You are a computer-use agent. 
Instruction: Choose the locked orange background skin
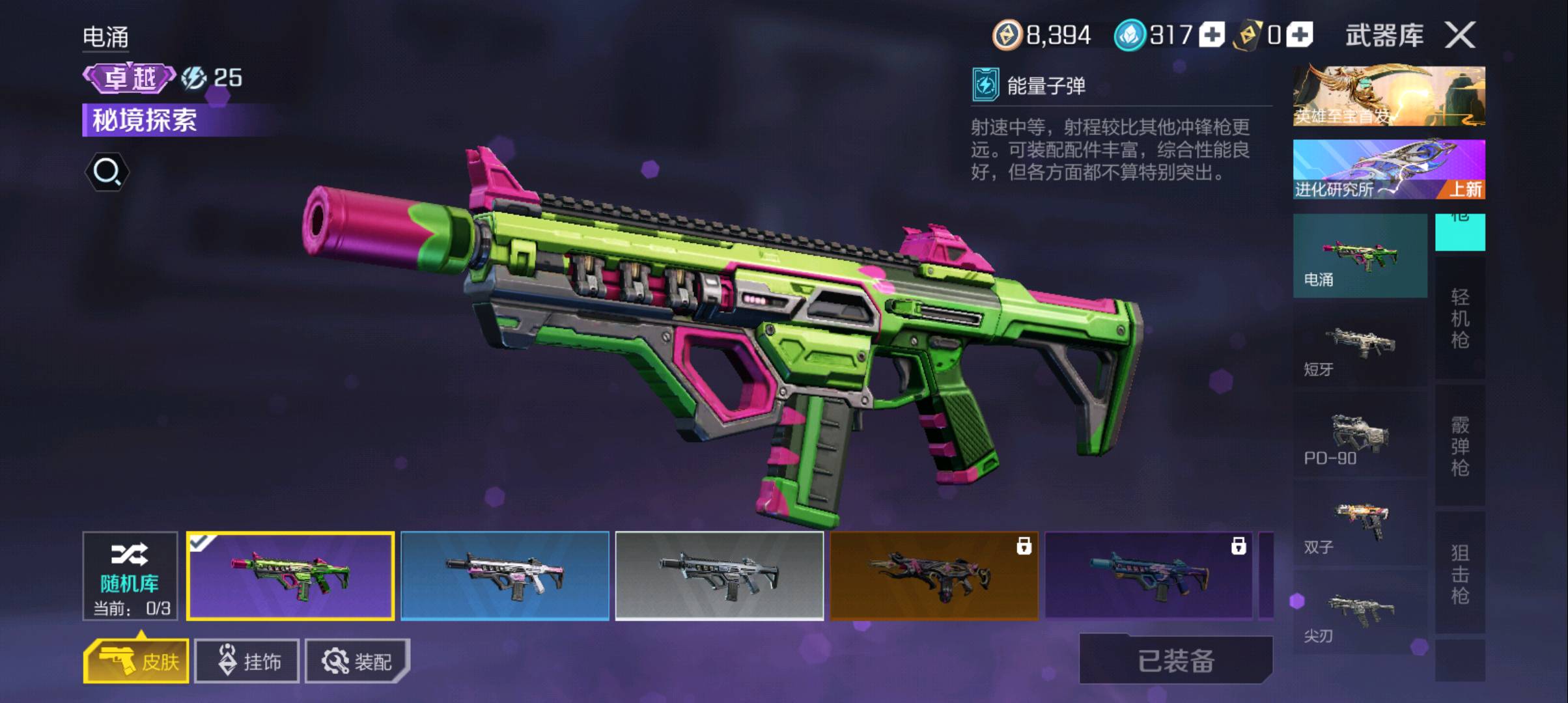[934, 576]
